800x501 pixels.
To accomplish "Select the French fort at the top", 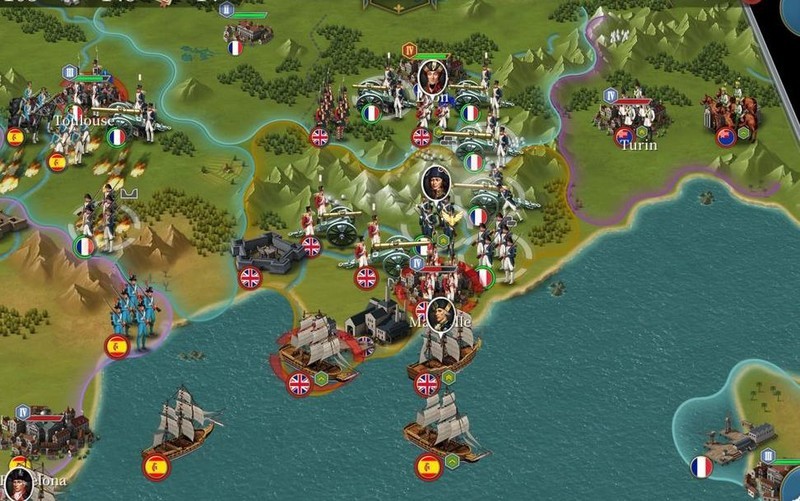I will [x=246, y=31].
